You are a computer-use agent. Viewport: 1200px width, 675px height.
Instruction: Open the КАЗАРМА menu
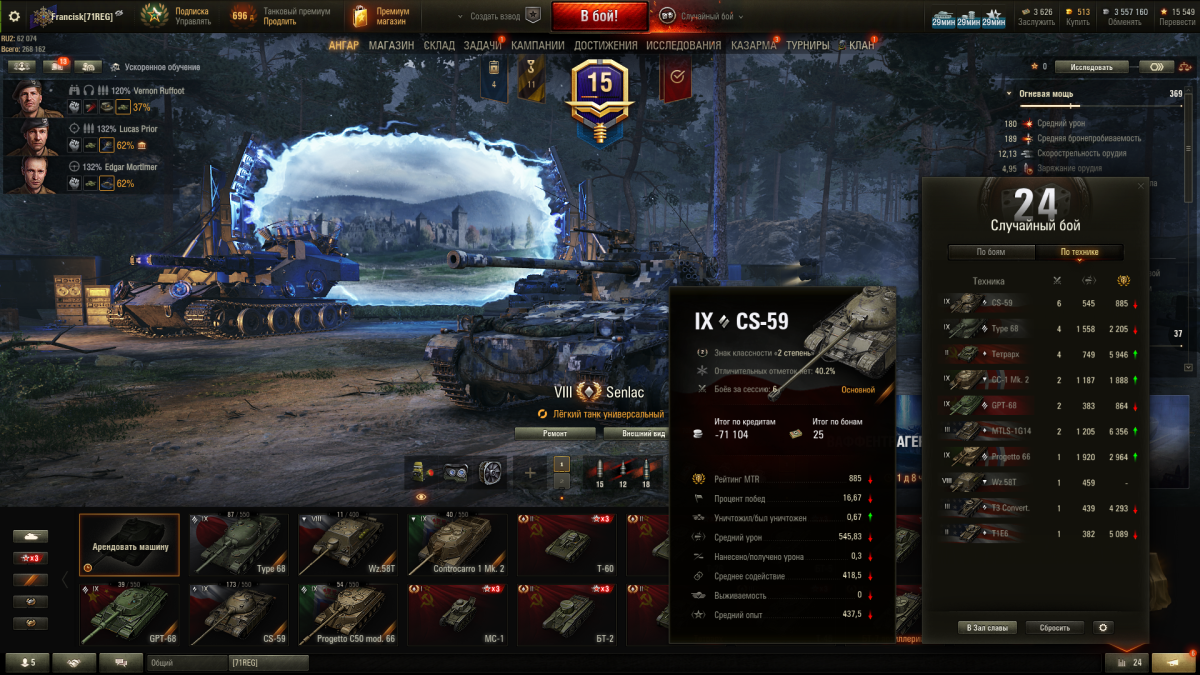click(x=753, y=45)
